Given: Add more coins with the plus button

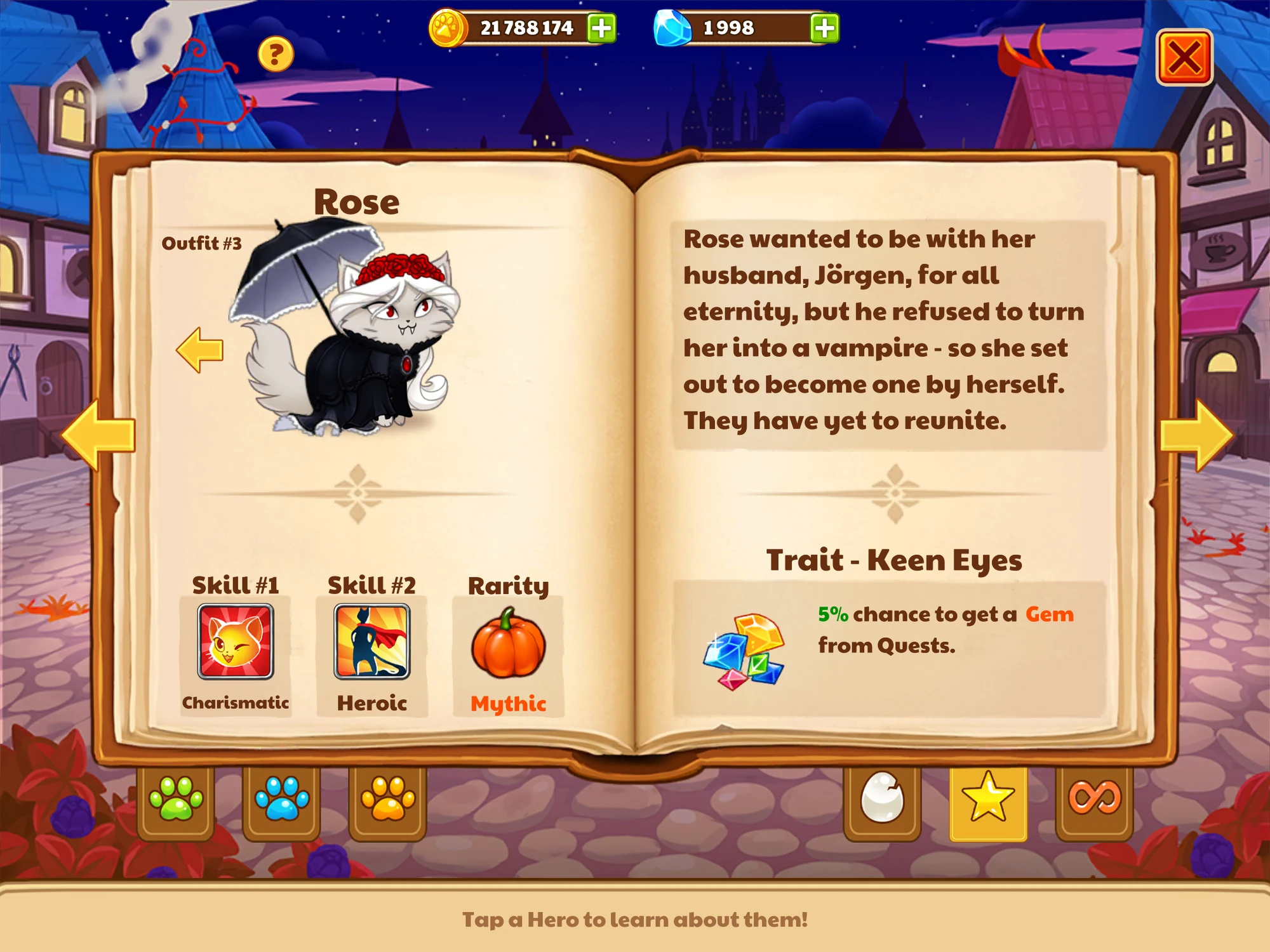Looking at the screenshot, I should coord(603,28).
